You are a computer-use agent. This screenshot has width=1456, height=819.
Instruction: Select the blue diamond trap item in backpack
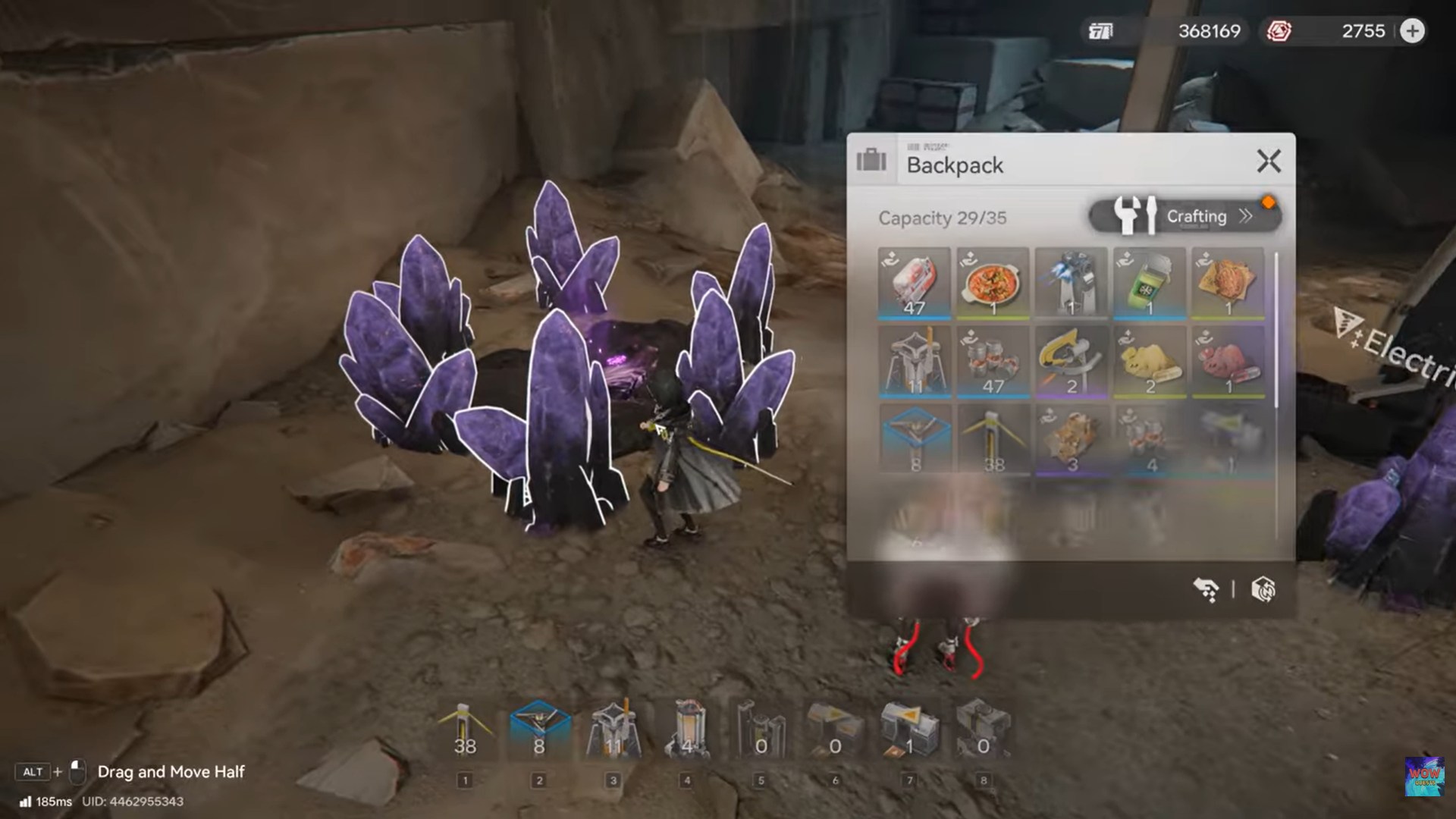click(x=914, y=438)
